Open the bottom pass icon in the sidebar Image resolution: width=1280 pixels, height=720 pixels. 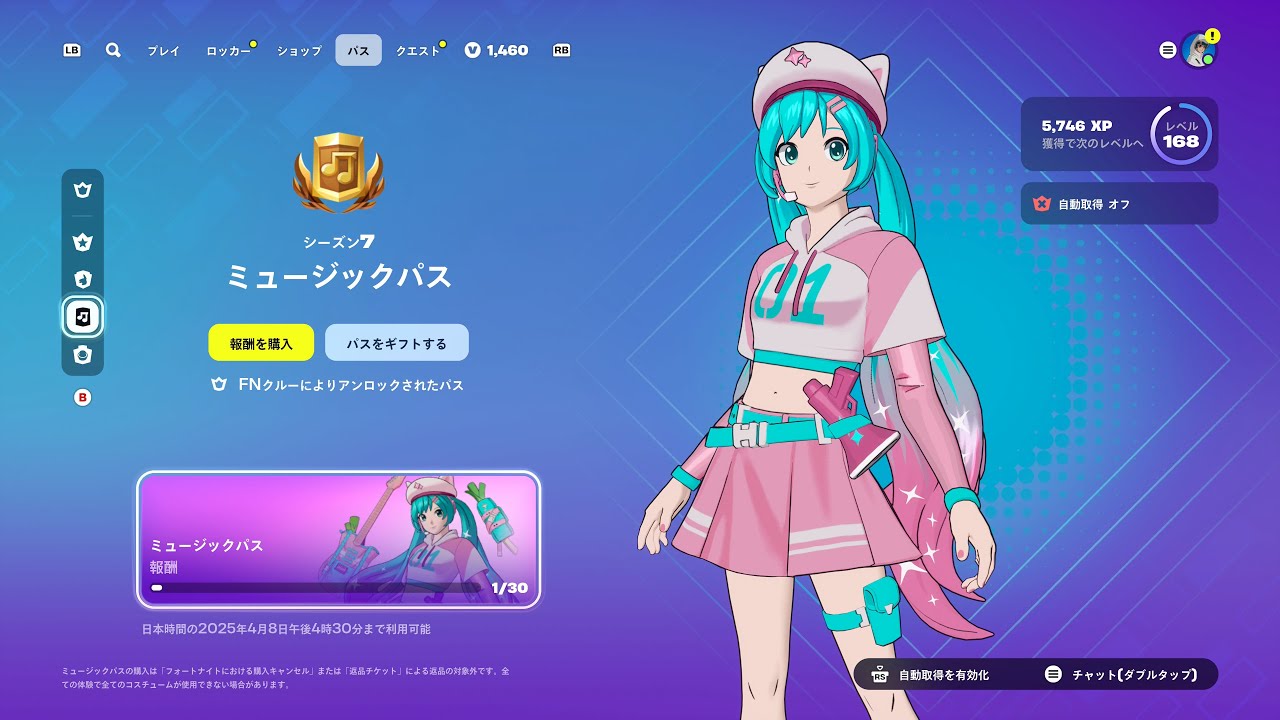(83, 355)
